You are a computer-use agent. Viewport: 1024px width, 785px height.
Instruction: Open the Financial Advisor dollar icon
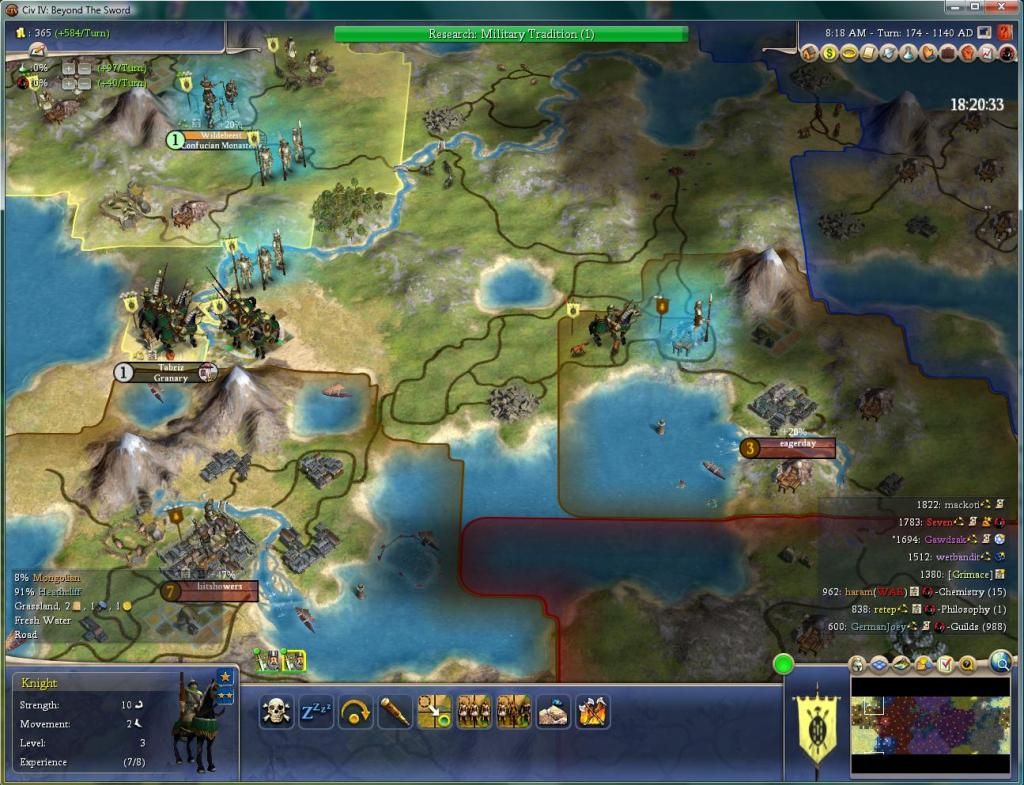831,53
